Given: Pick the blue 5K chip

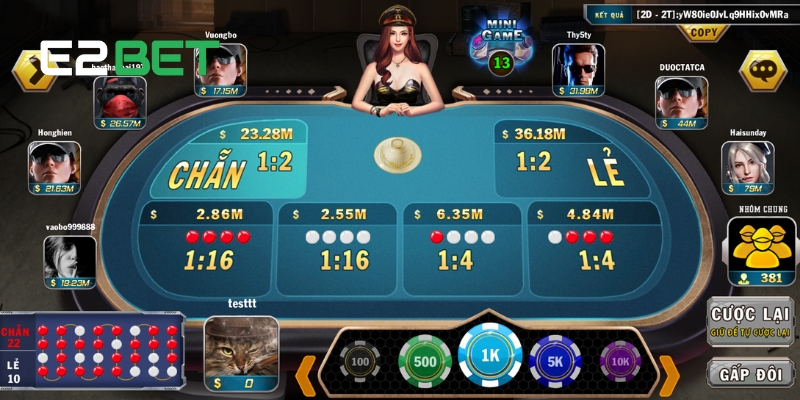Looking at the screenshot, I should point(555,361).
